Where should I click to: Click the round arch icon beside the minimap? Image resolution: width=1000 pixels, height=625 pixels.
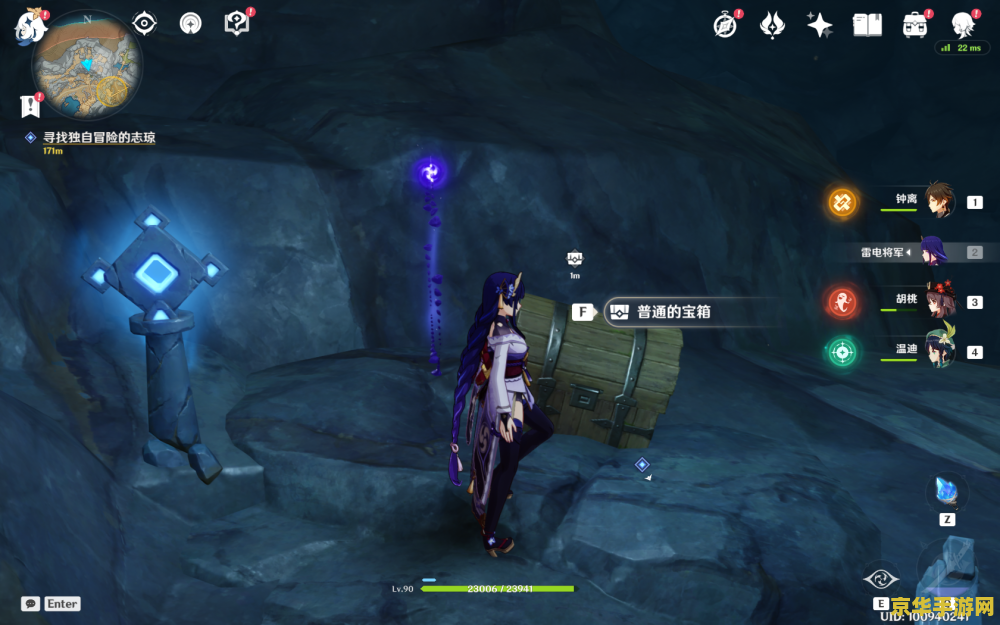point(190,23)
